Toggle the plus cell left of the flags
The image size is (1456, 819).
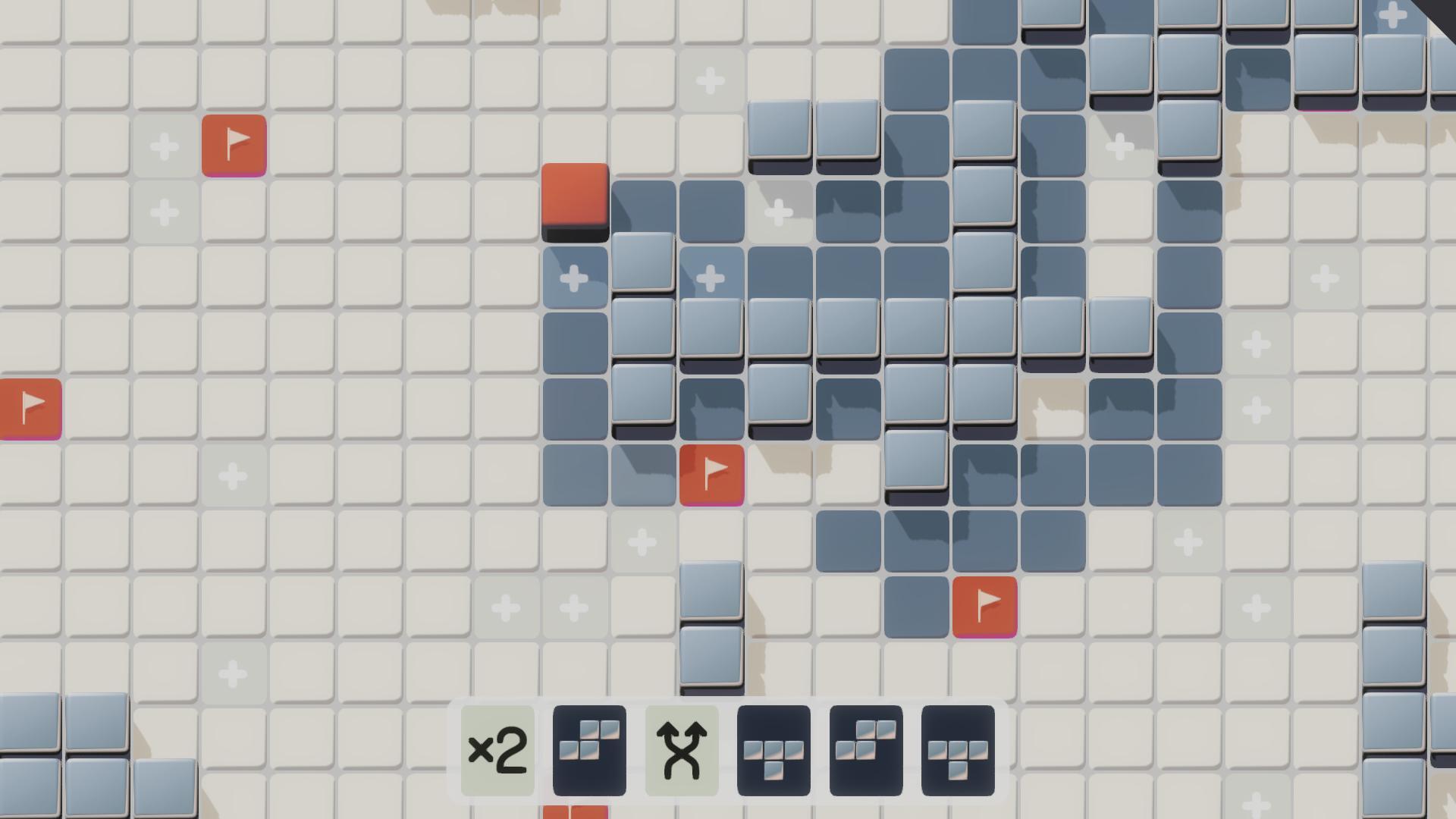[x=164, y=145]
